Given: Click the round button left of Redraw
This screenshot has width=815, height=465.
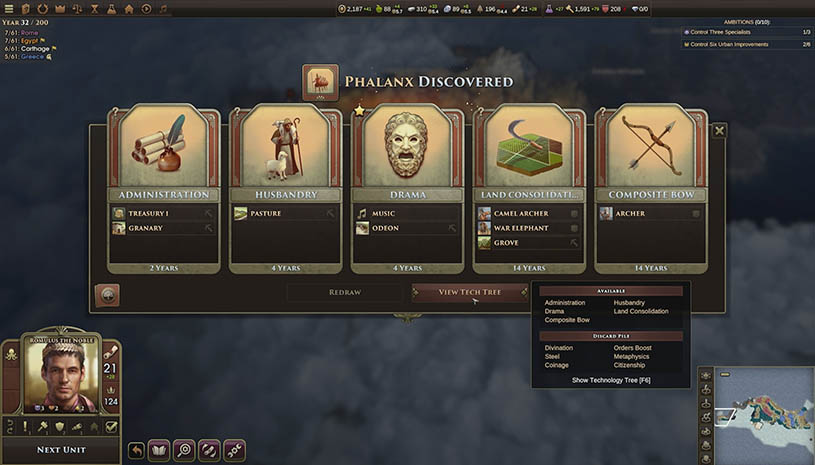Looking at the screenshot, I should pos(107,295).
